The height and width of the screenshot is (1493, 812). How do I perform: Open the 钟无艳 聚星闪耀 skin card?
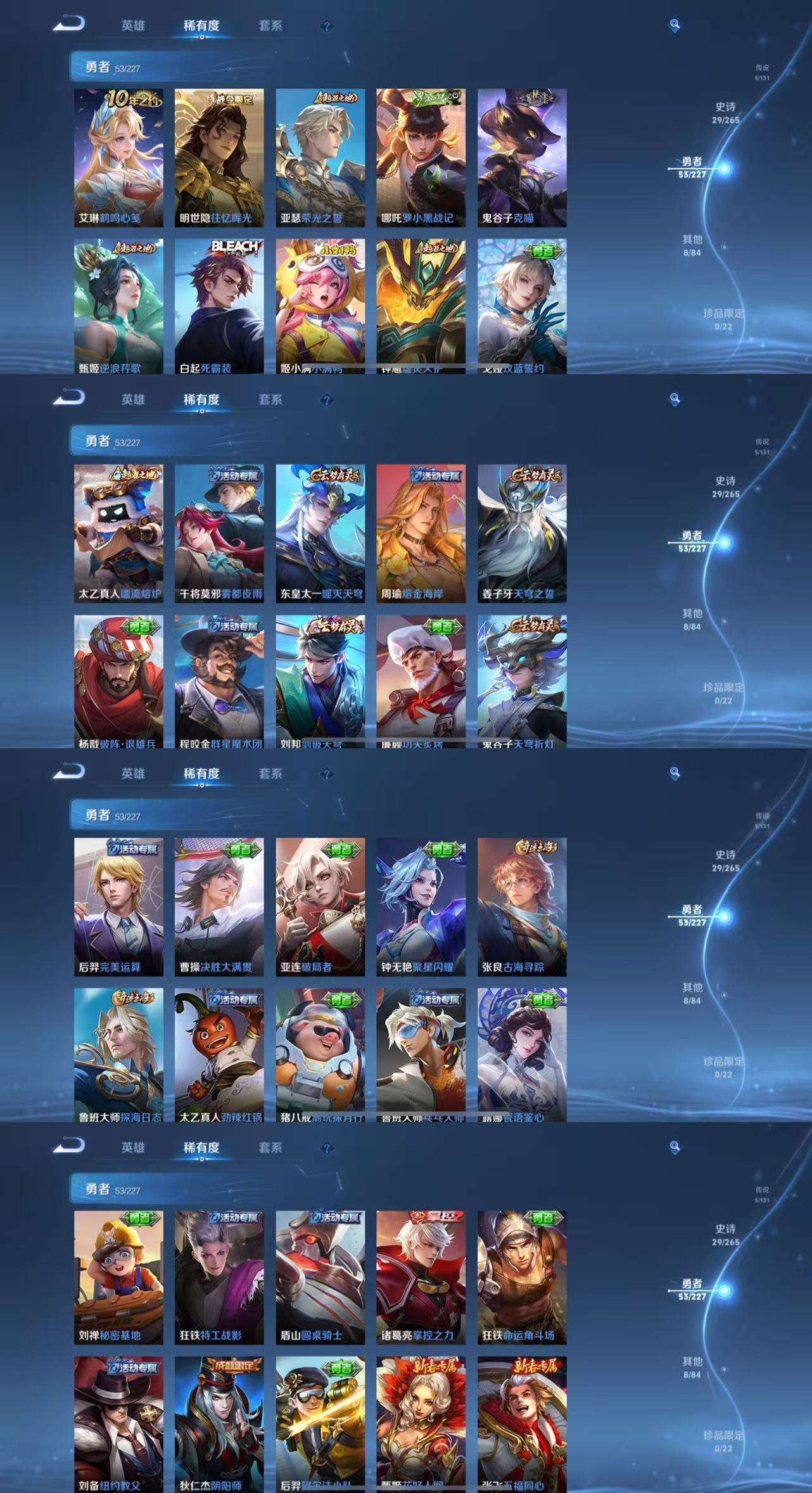point(421,906)
